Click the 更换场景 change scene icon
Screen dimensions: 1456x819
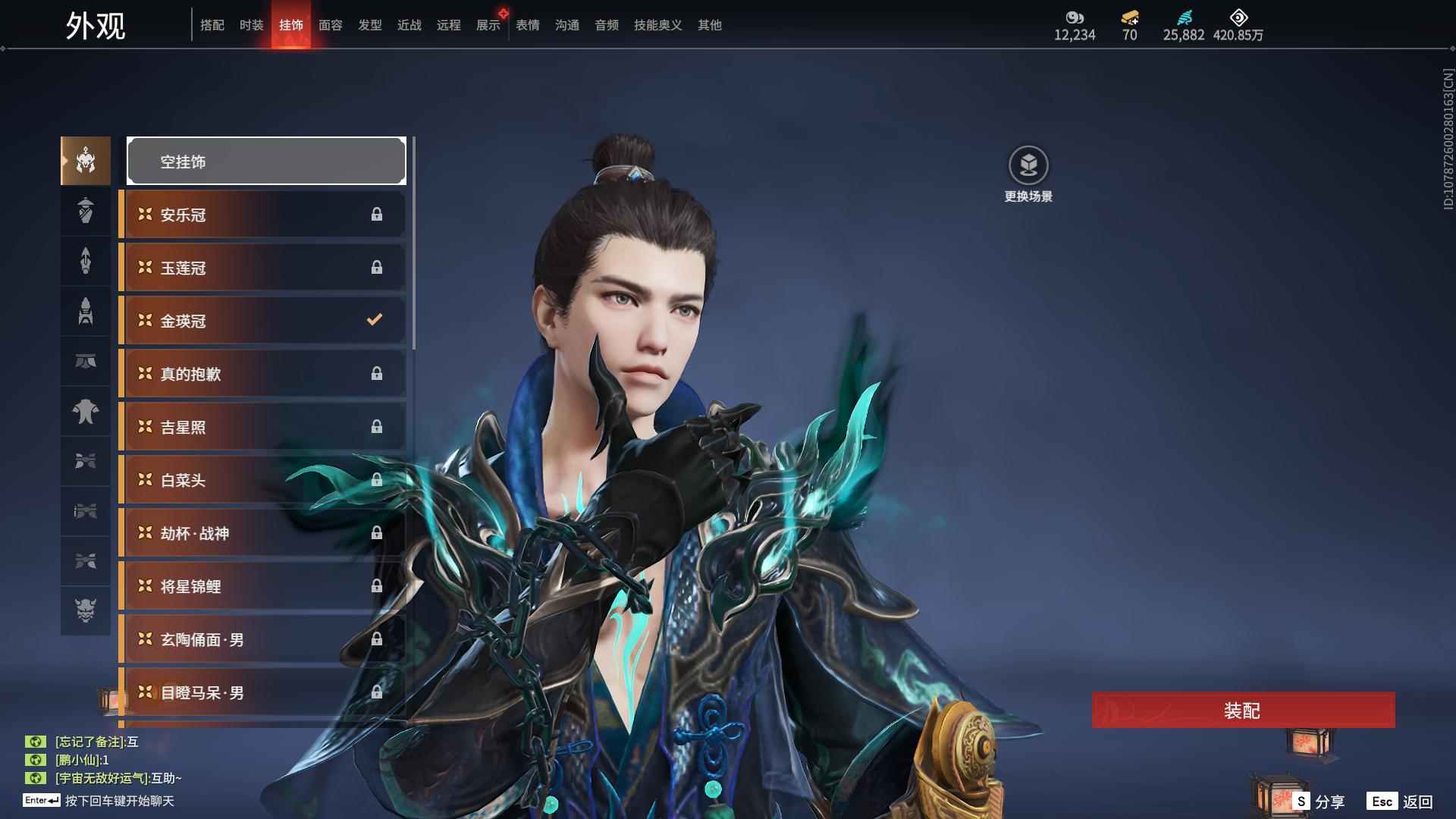[1028, 166]
